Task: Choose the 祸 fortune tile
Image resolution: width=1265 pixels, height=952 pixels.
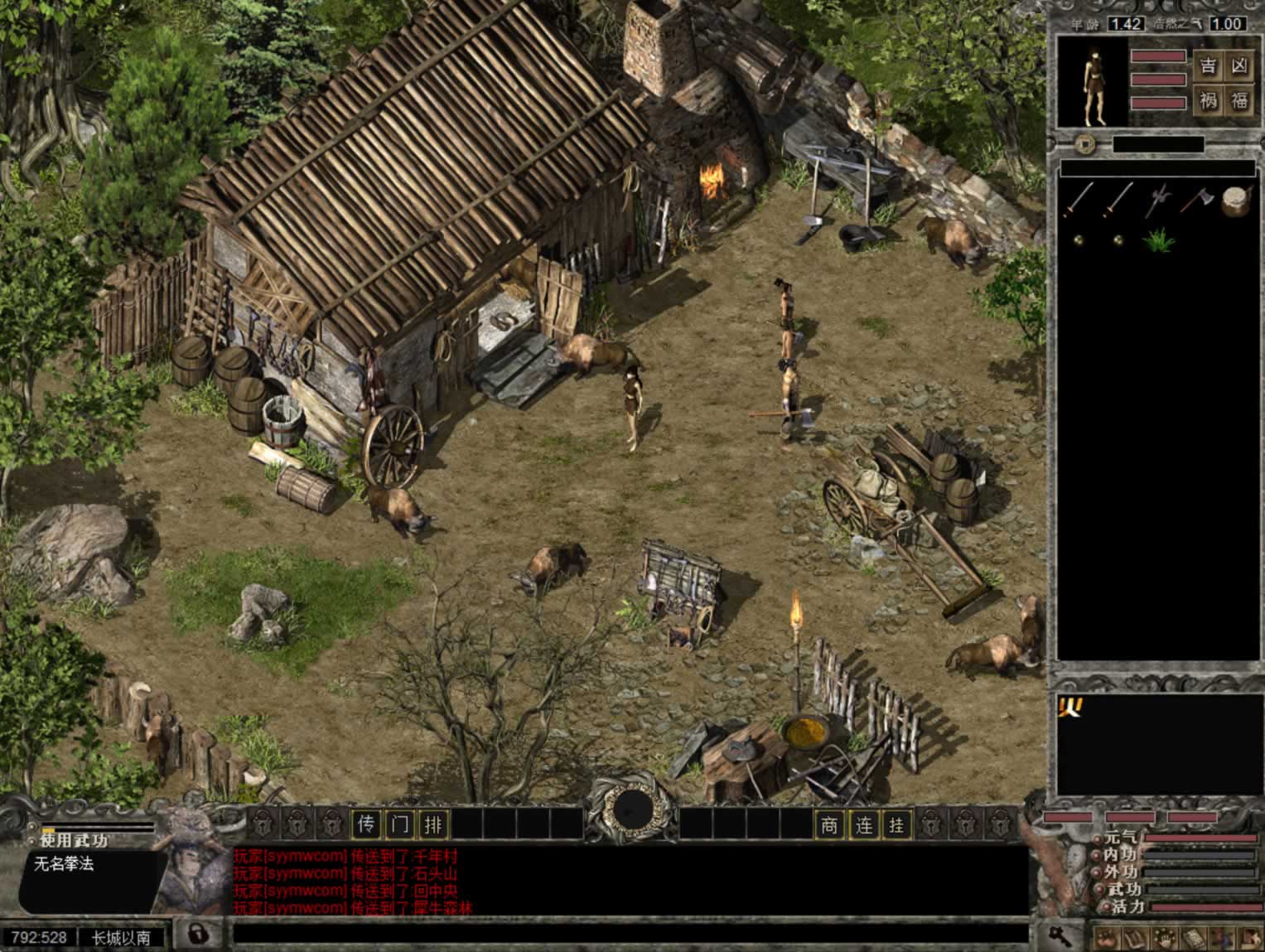Action: pos(1209,101)
